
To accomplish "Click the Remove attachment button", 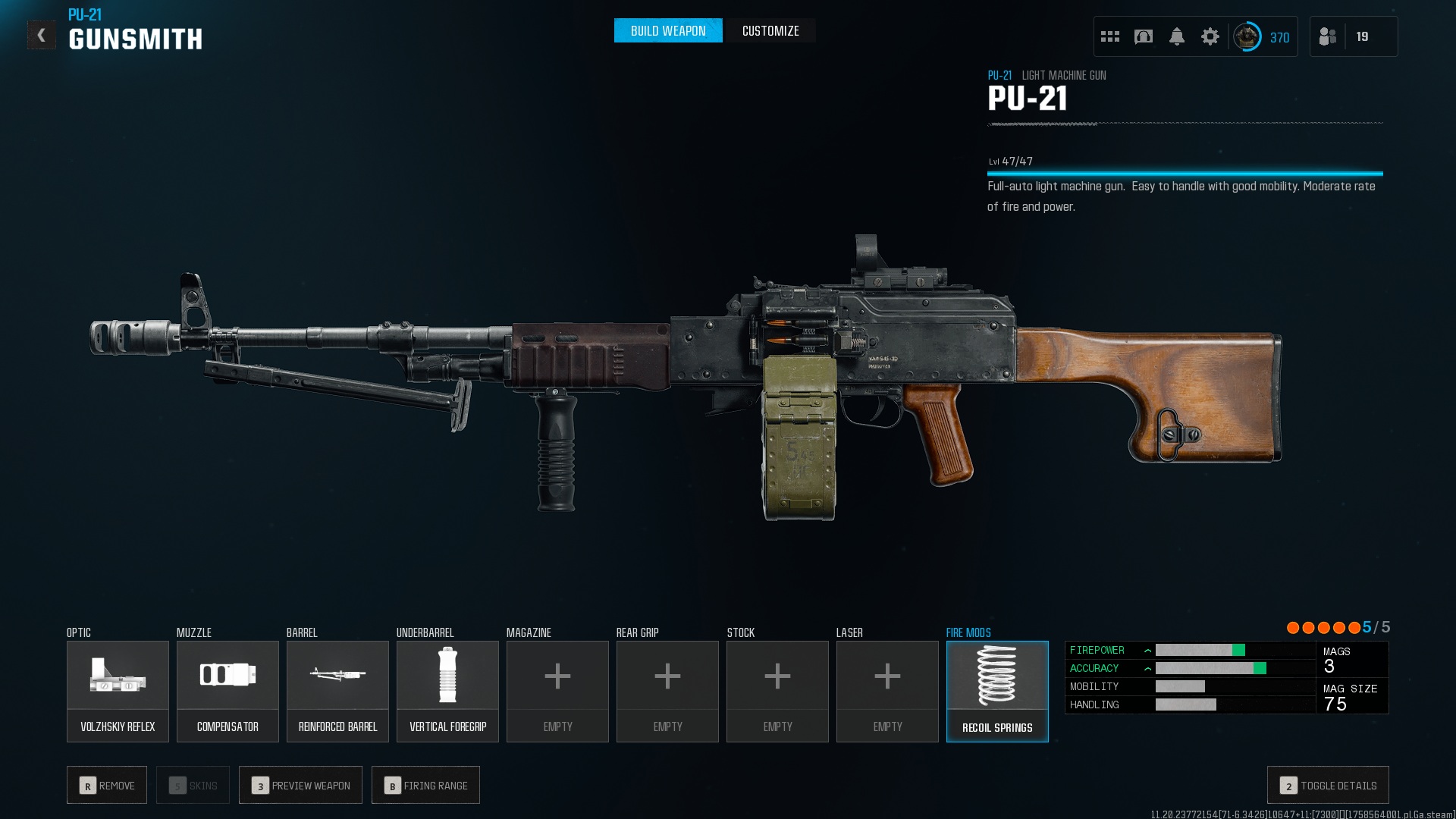I will click(x=107, y=785).
